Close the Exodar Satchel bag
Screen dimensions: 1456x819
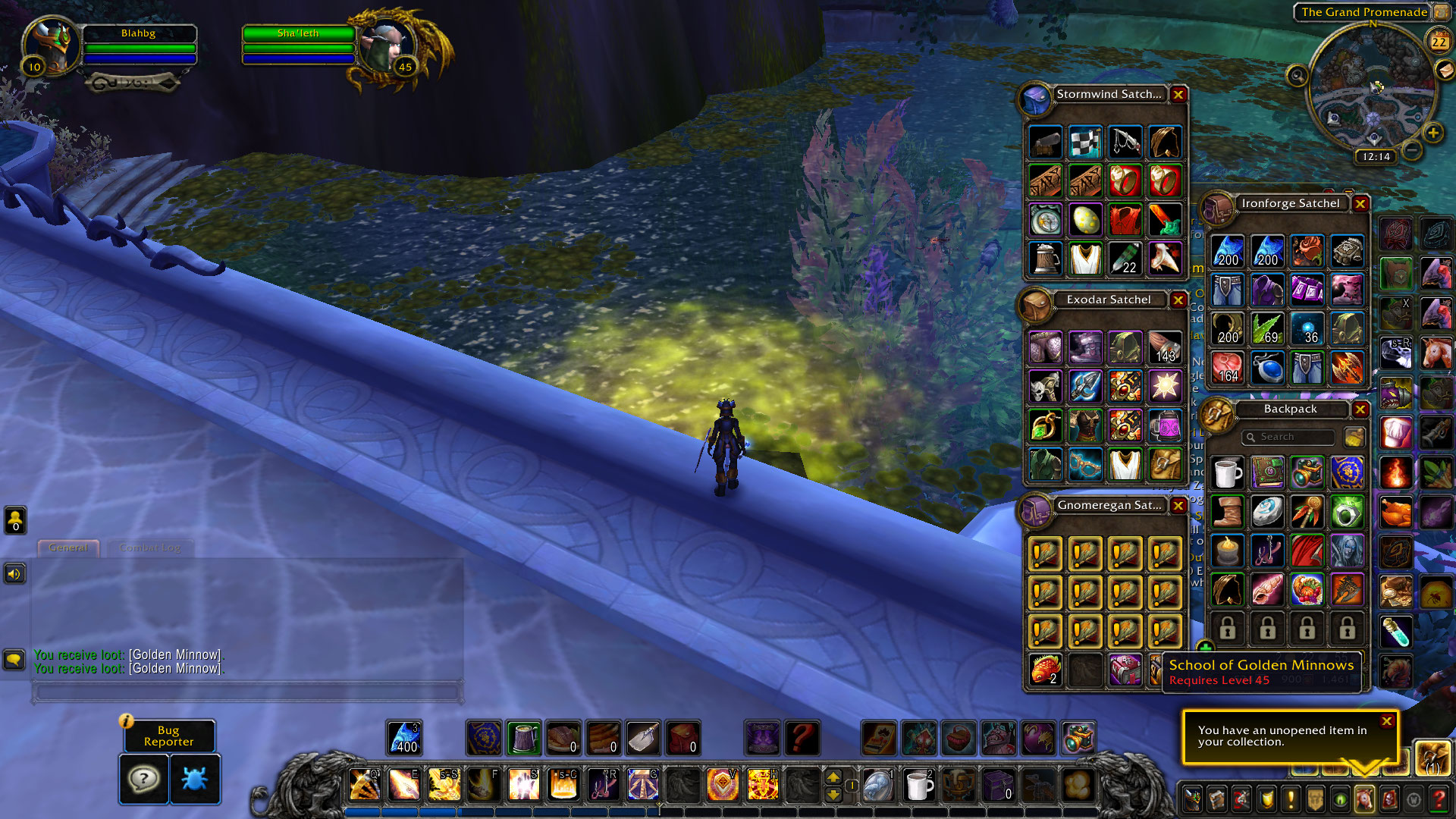(x=1178, y=300)
